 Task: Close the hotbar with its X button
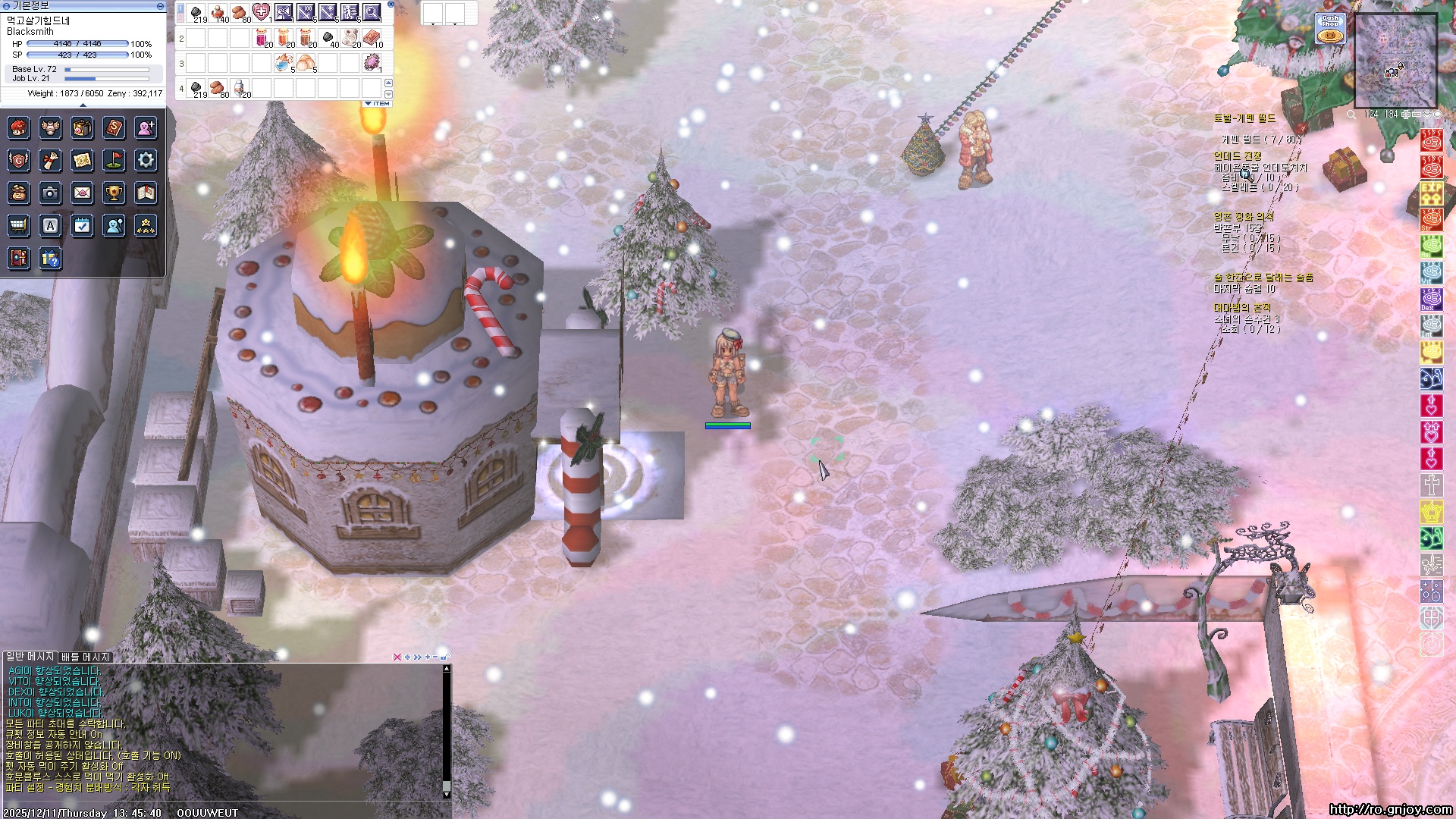click(391, 4)
